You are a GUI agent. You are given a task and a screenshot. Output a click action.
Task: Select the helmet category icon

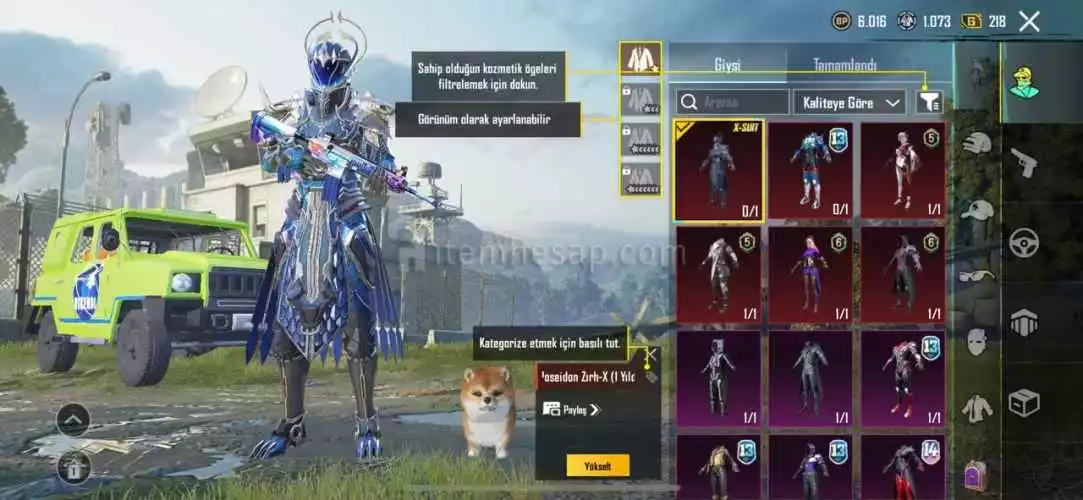977,143
